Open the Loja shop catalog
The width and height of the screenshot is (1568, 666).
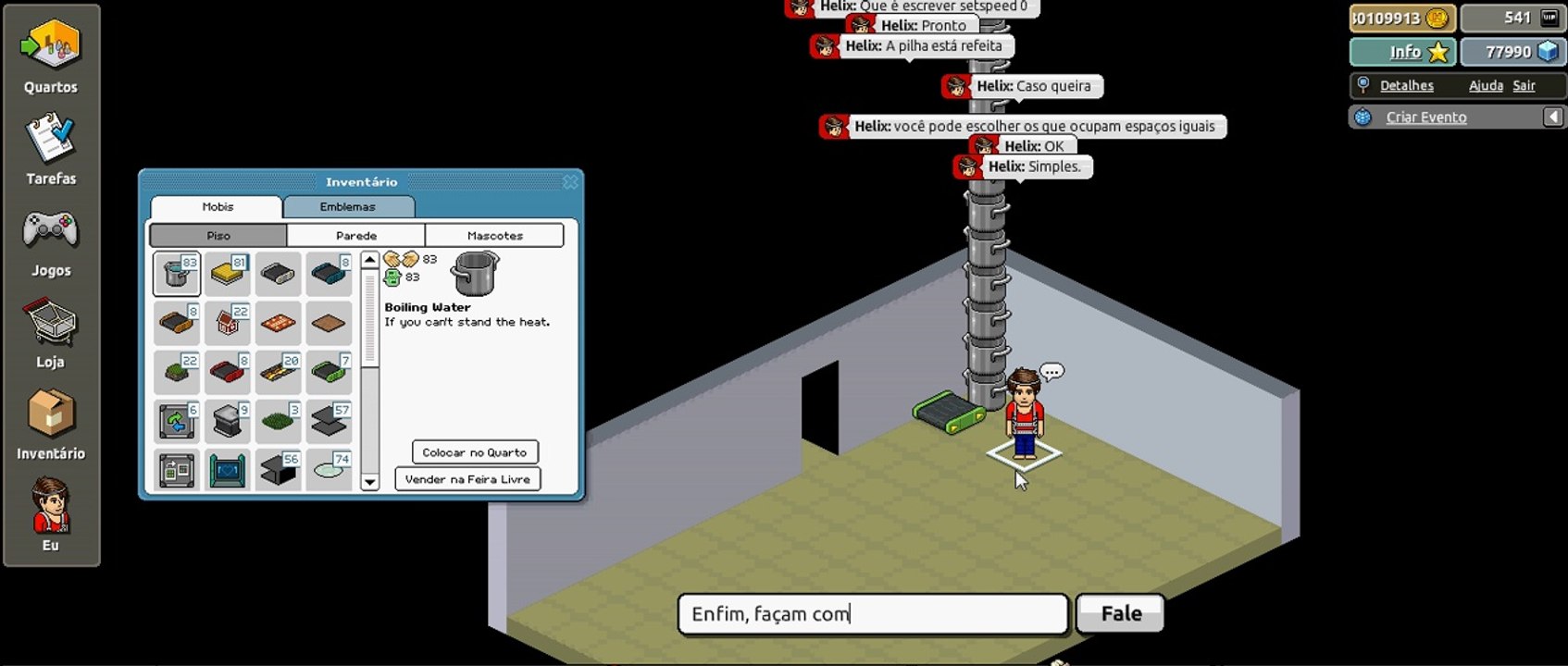coord(51,331)
